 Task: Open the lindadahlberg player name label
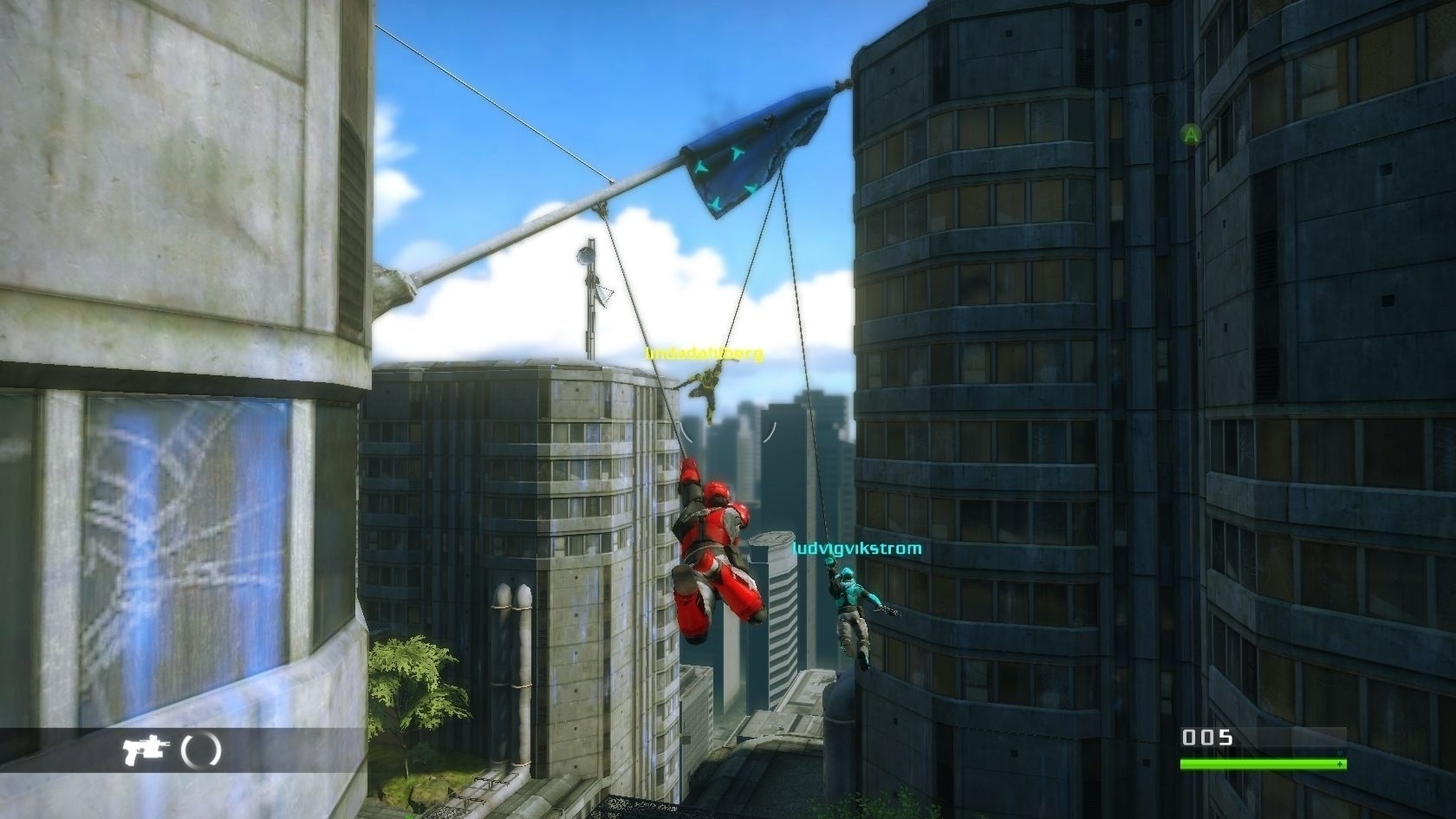click(x=705, y=353)
